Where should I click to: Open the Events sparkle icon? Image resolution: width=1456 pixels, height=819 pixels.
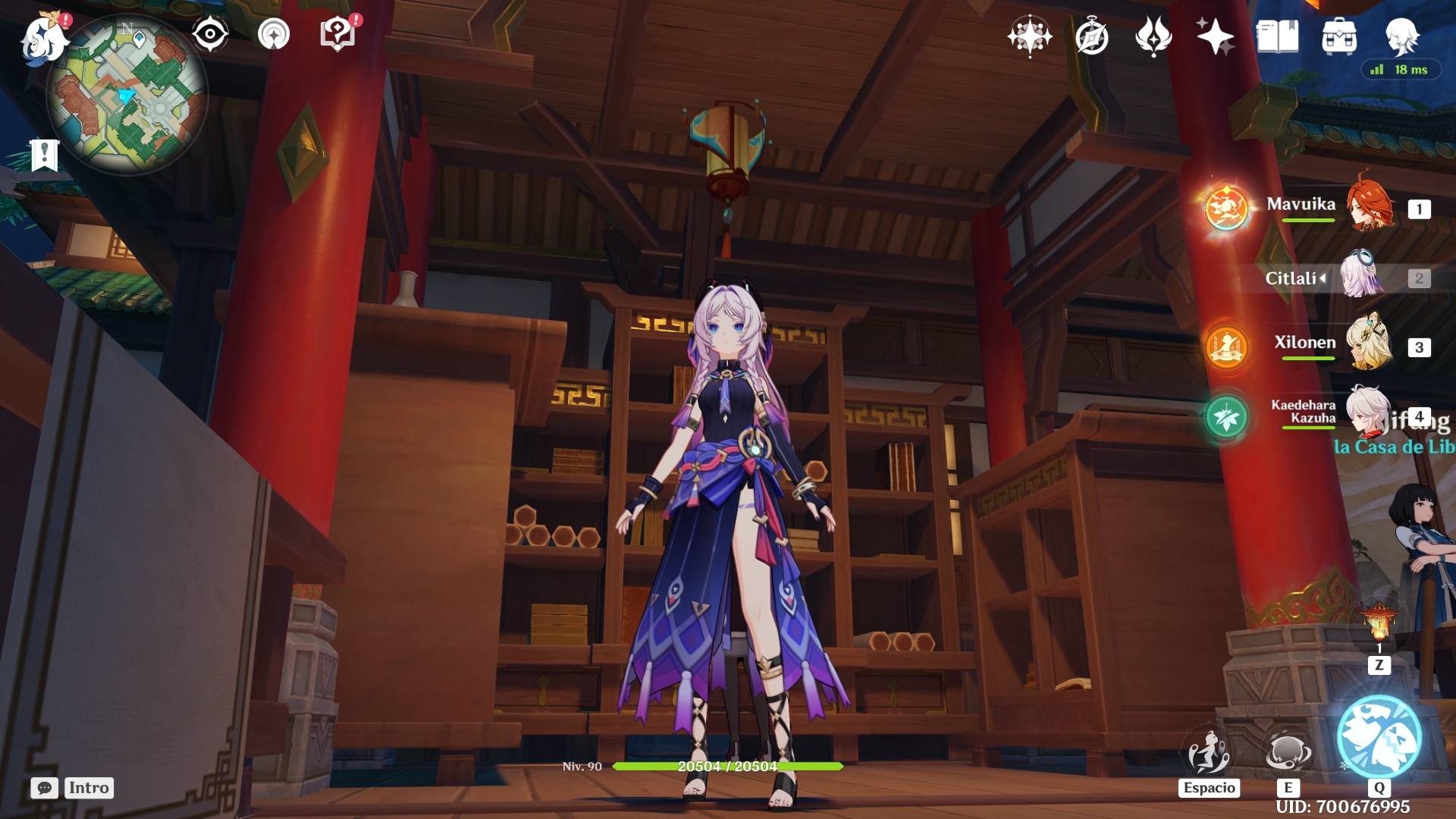pos(1215,36)
